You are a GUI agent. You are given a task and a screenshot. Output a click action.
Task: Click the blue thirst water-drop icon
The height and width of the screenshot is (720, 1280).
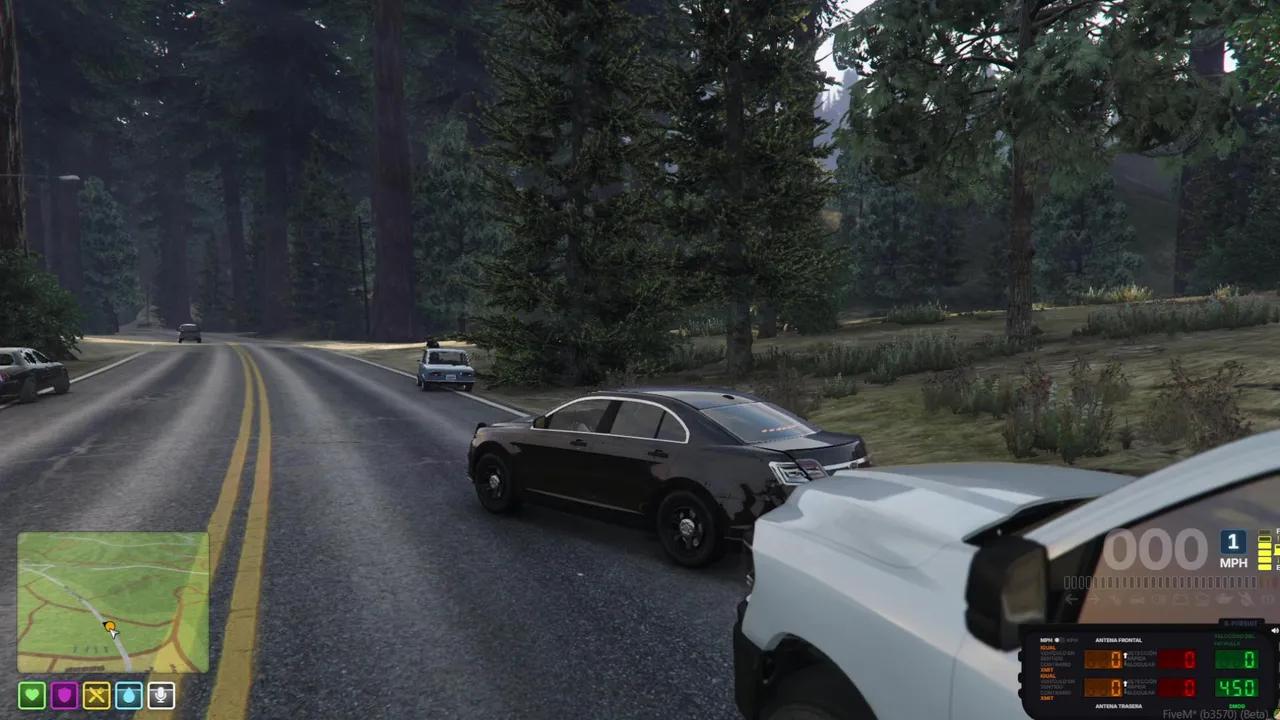click(128, 695)
